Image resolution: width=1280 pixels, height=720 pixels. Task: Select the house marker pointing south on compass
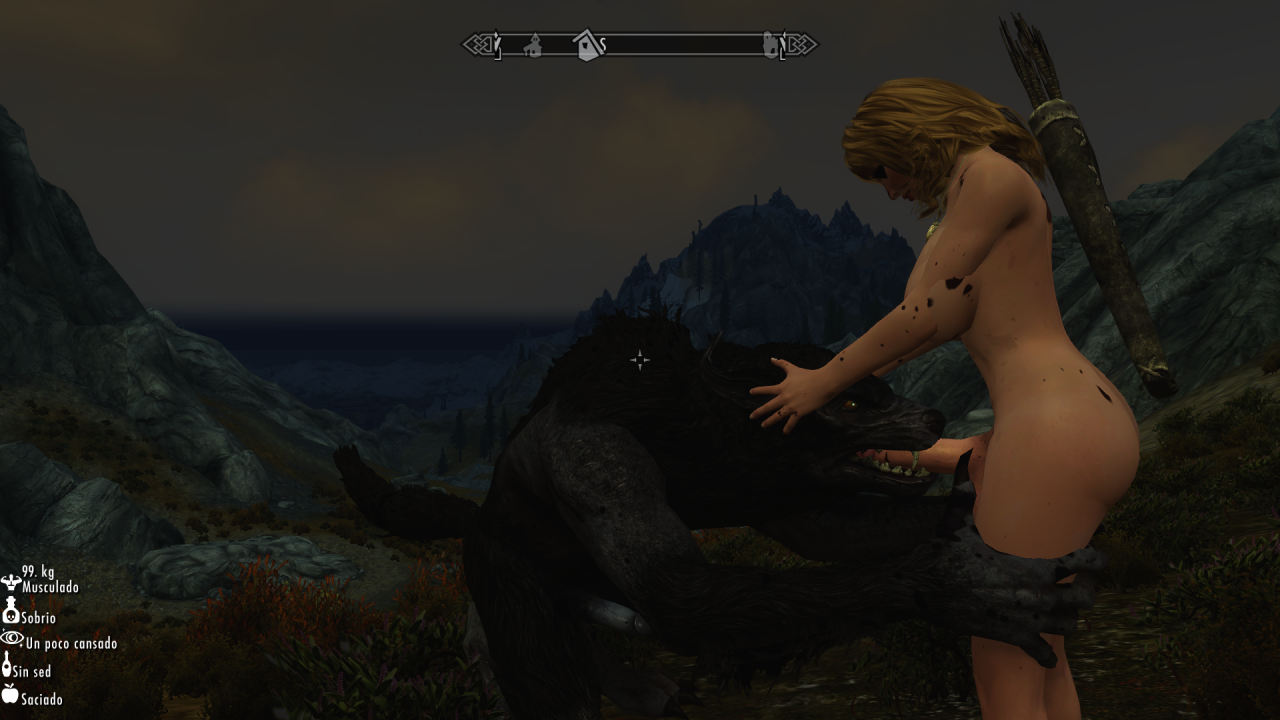(587, 45)
